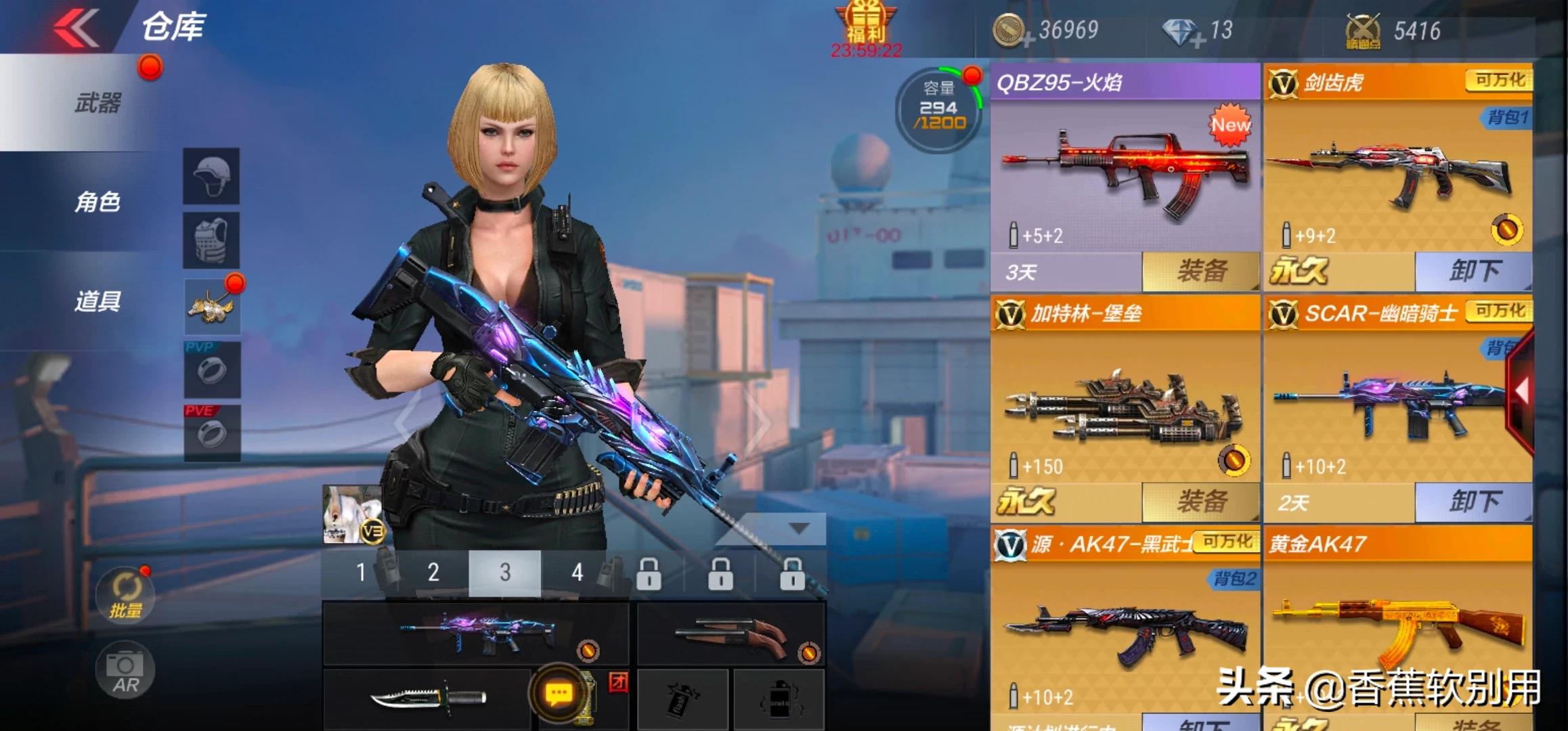Viewport: 1568px width, 731px height.
Task: Switch to backpack loadout 4
Action: coord(577,573)
